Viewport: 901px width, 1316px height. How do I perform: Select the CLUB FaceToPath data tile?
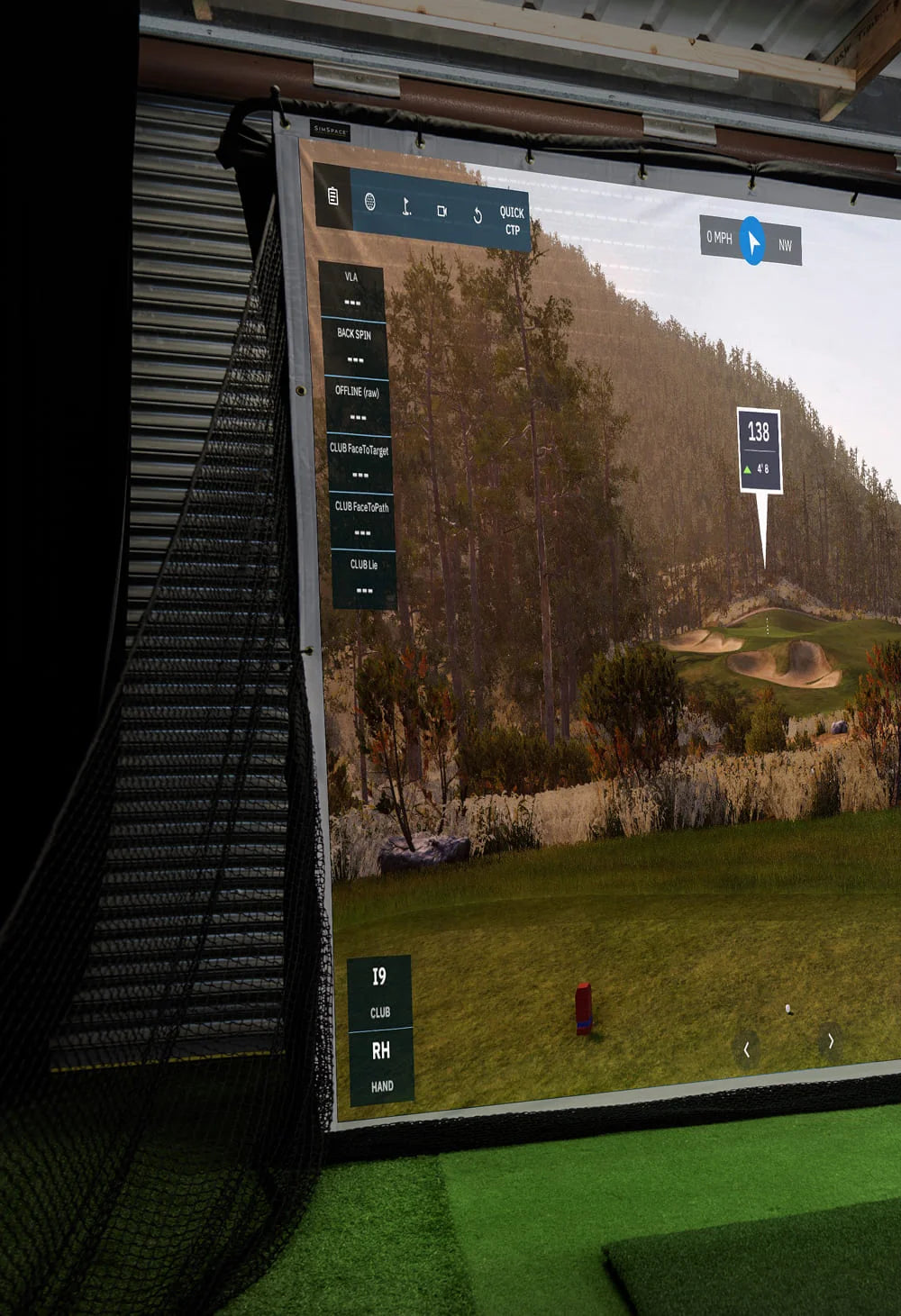[362, 520]
